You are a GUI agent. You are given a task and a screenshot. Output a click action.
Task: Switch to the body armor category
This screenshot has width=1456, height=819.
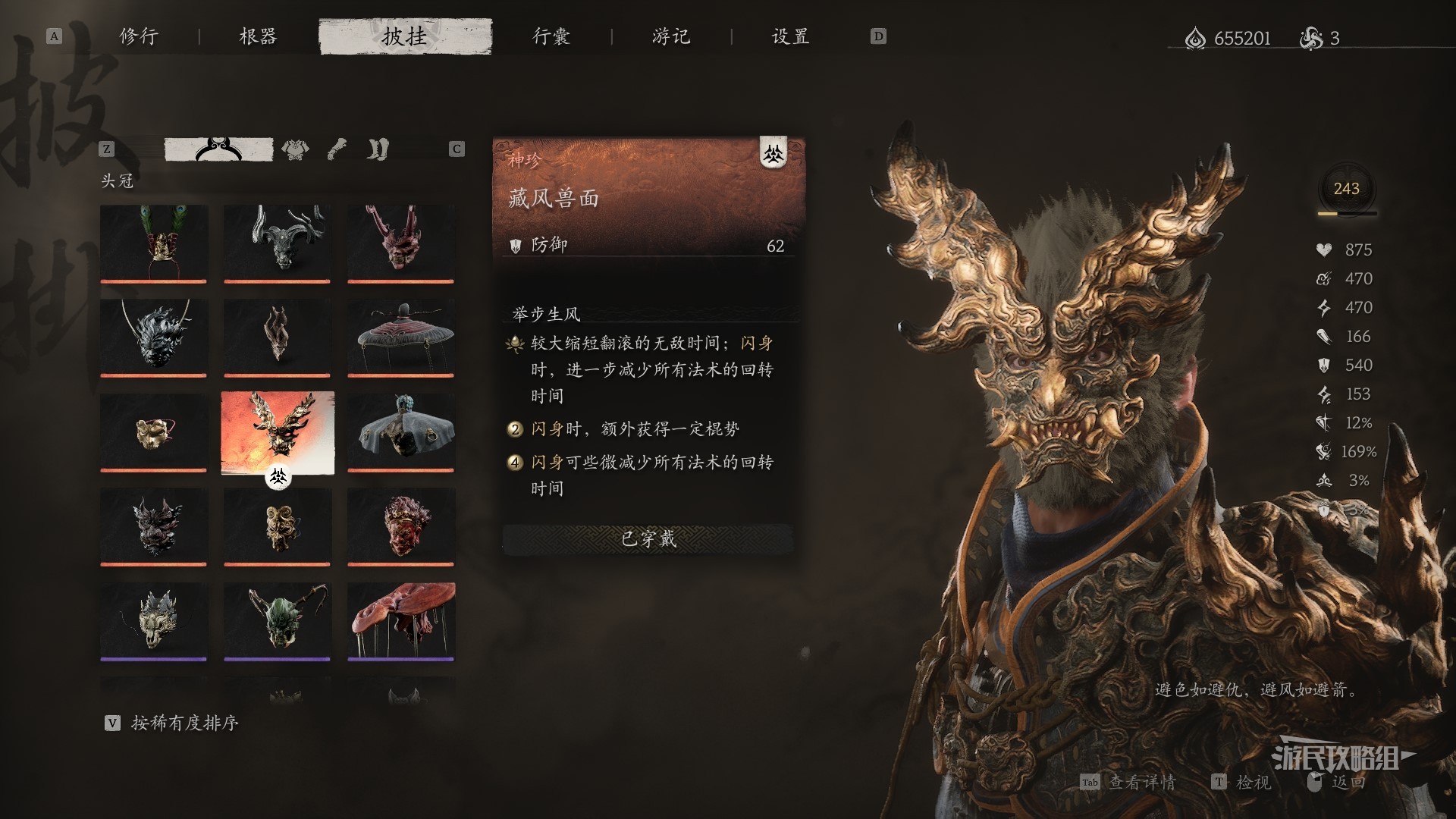pyautogui.click(x=295, y=149)
